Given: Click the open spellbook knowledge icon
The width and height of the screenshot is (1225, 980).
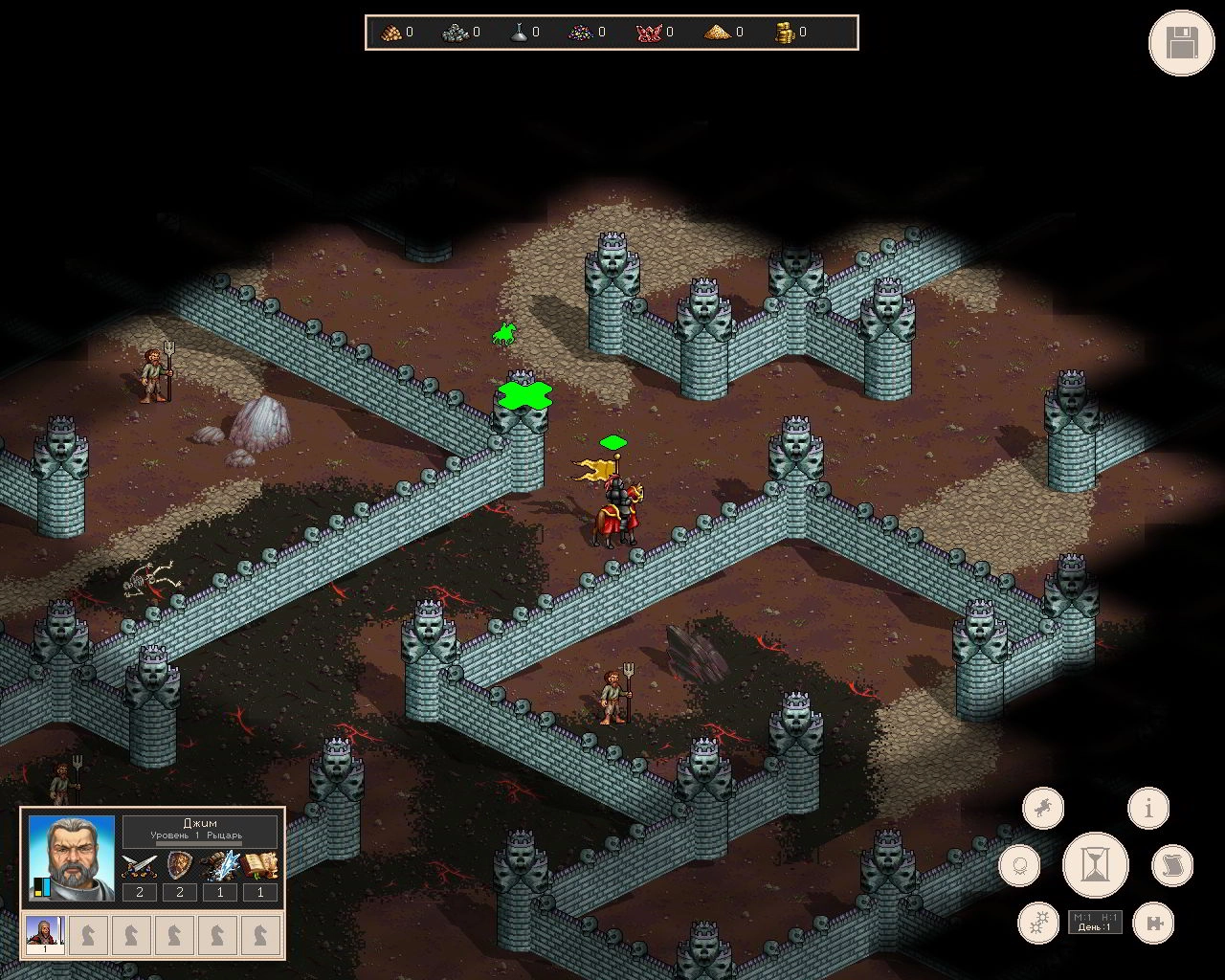Looking at the screenshot, I should tap(259, 866).
